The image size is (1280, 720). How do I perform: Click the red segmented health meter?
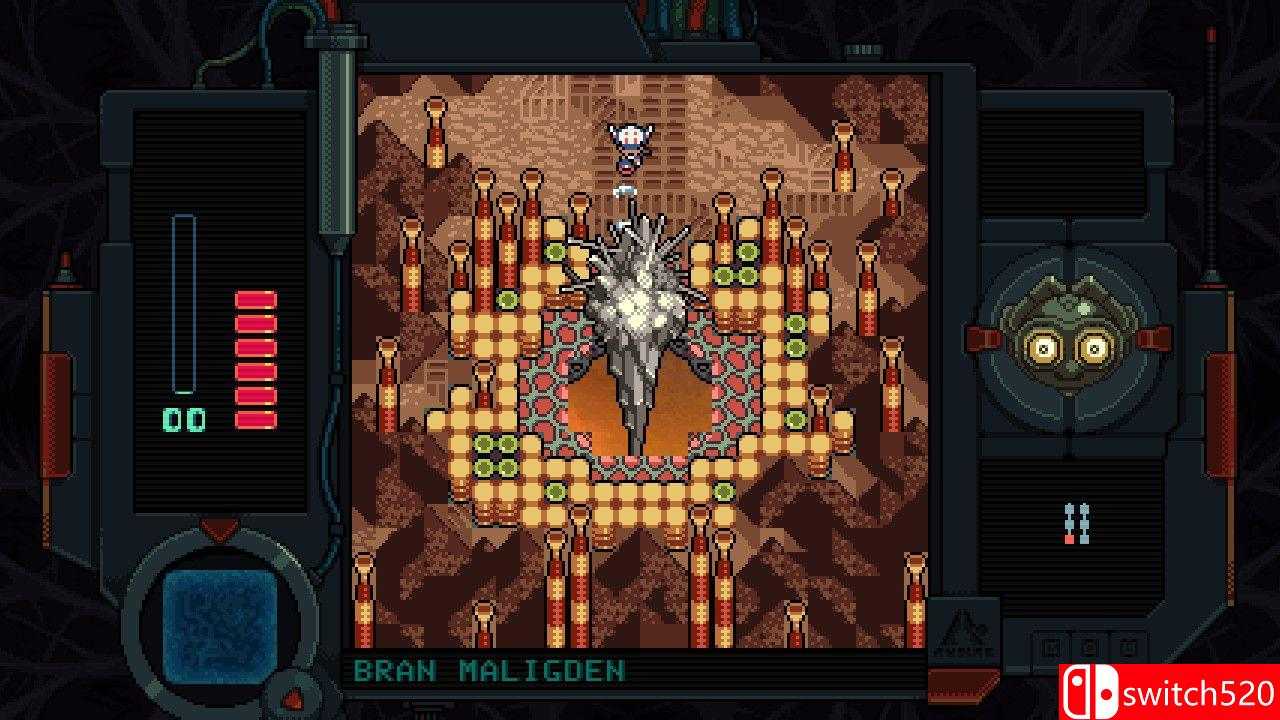249,352
